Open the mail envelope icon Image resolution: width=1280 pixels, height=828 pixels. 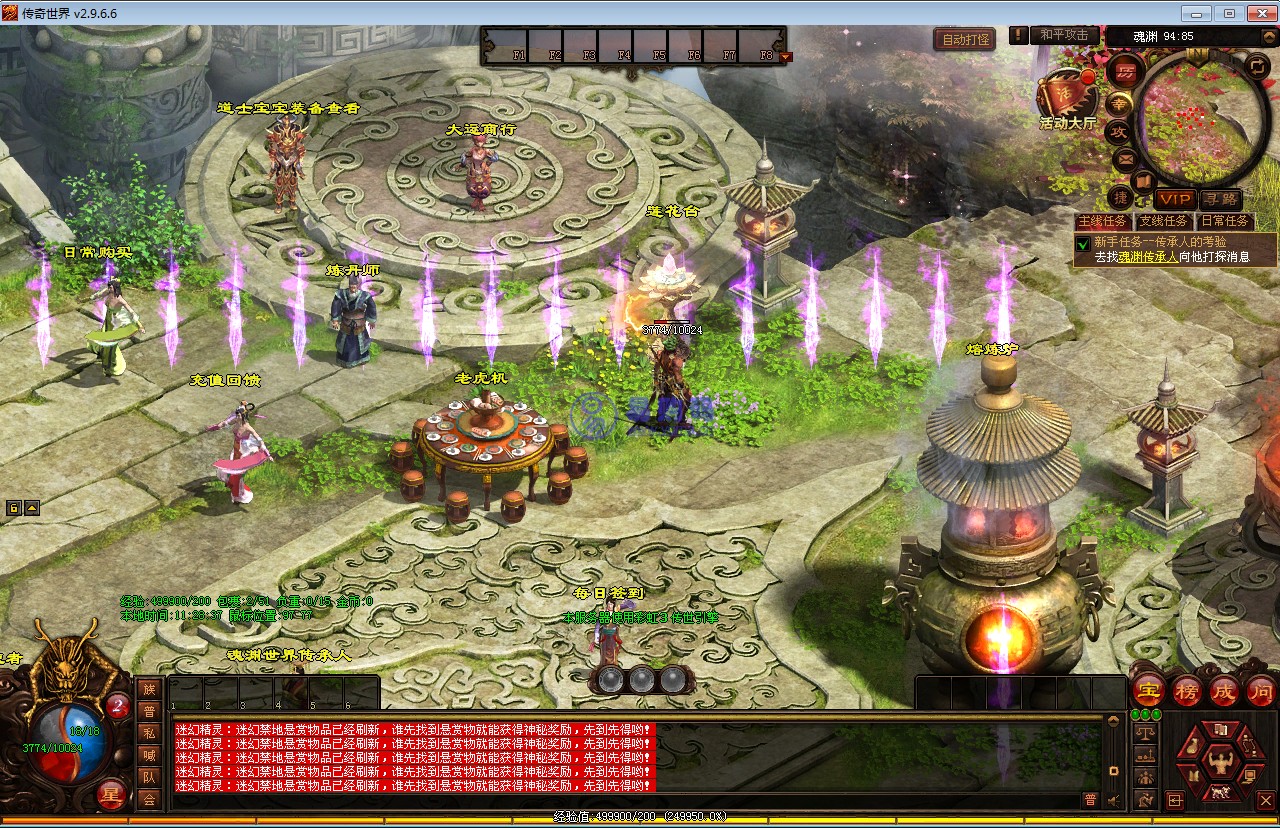pyautogui.click(x=1125, y=158)
